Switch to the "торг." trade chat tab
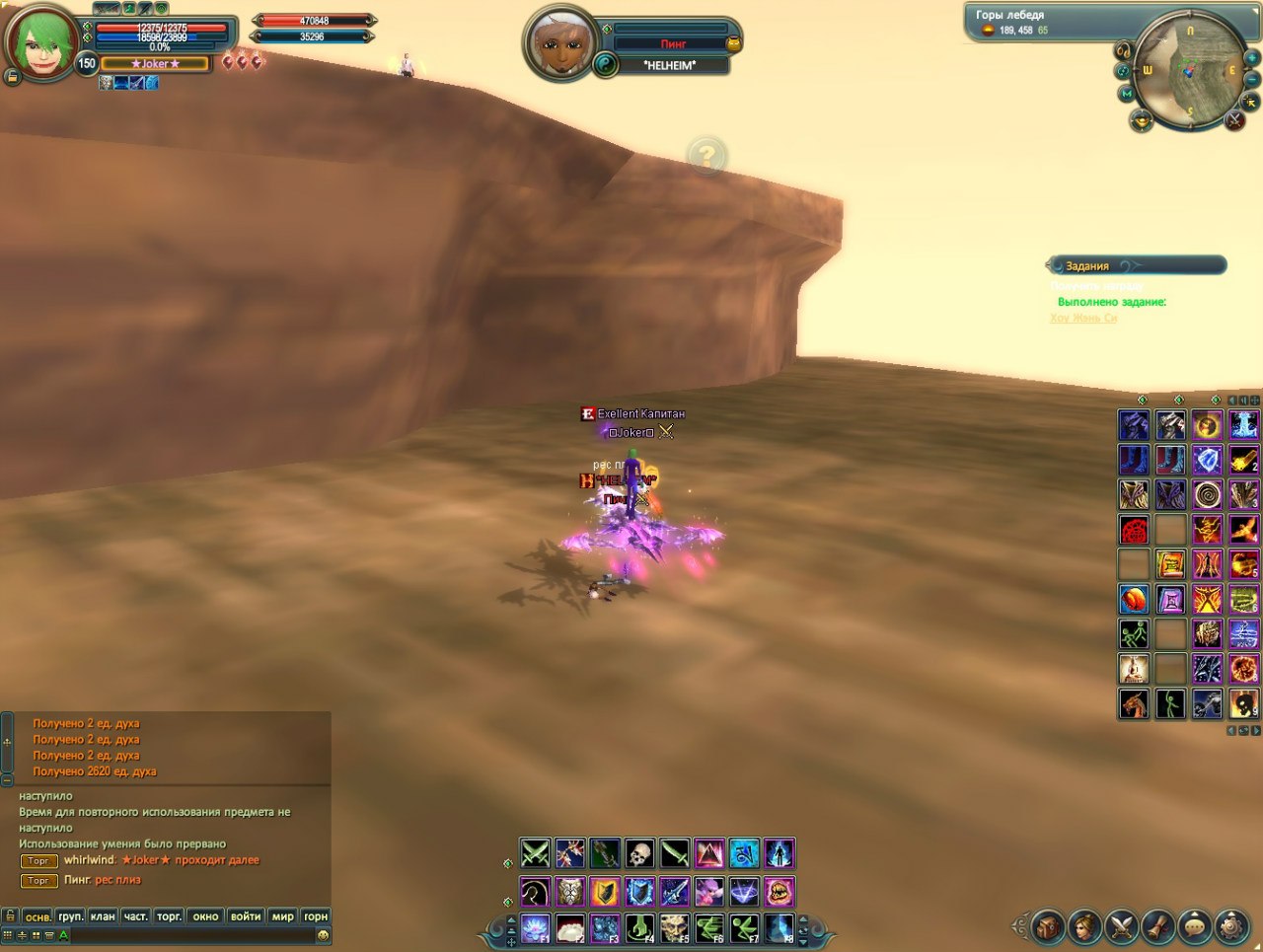Image resolution: width=1263 pixels, height=952 pixels. pos(170,916)
